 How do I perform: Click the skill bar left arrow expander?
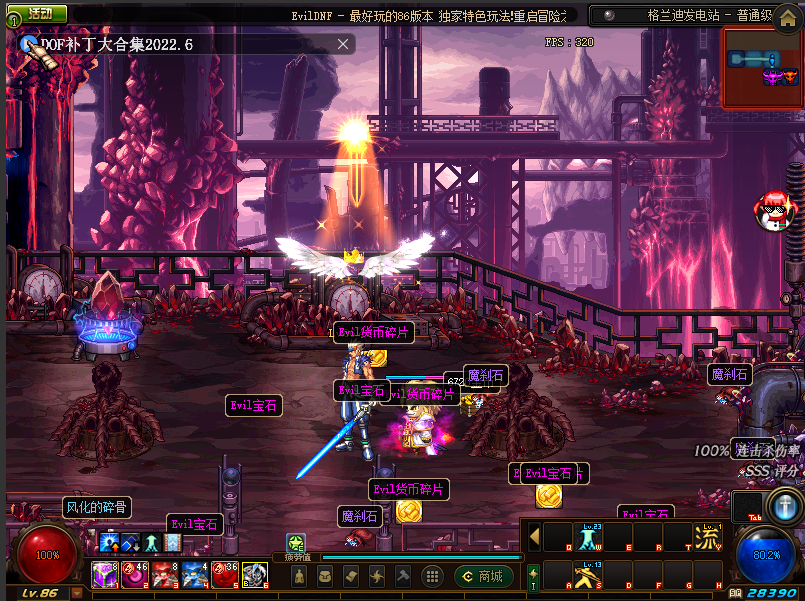tap(535, 537)
